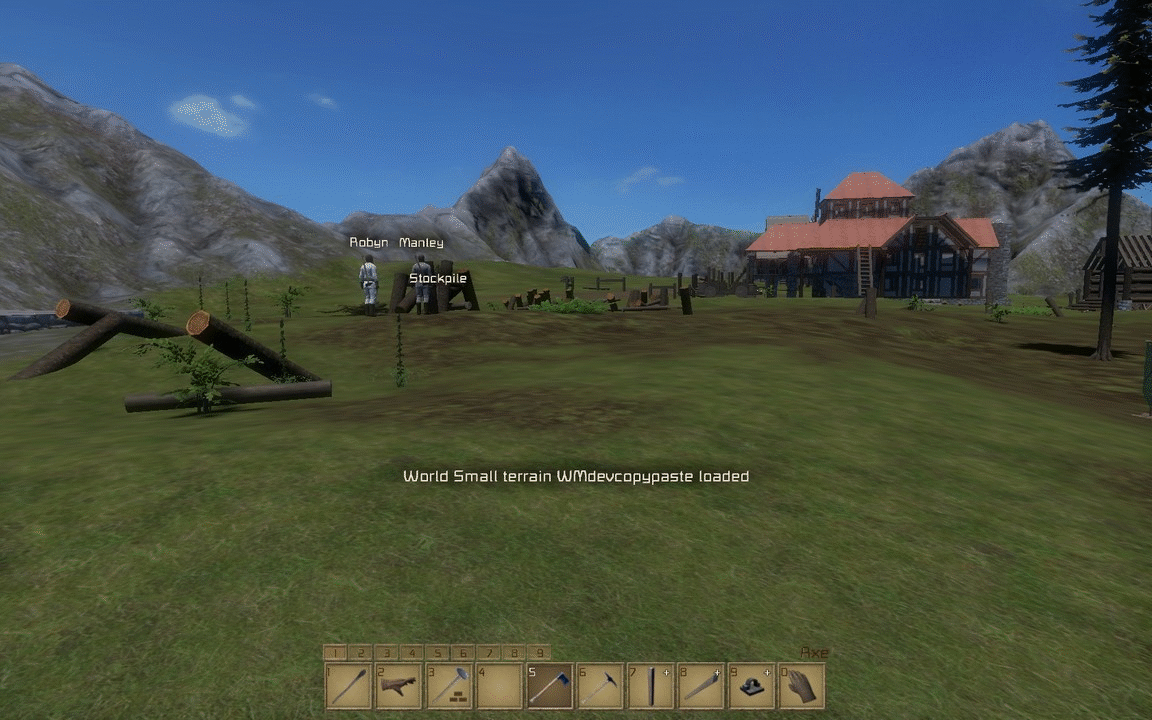Select empty hotbar slot 4

coord(499,686)
